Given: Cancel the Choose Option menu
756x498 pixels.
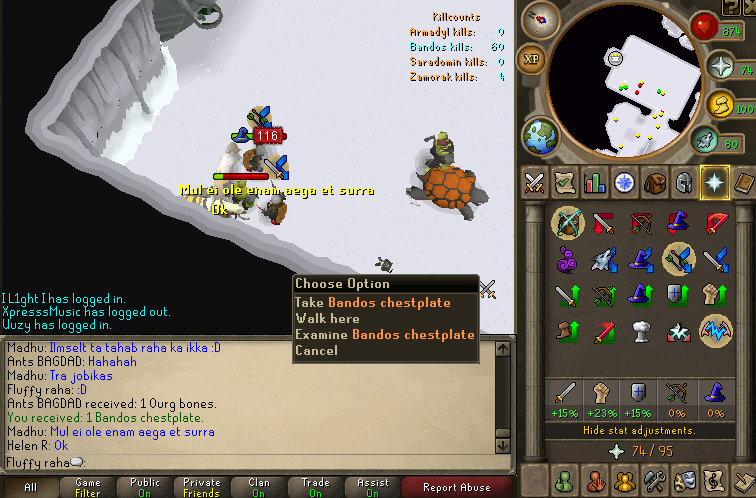Looking at the screenshot, I should (316, 350).
